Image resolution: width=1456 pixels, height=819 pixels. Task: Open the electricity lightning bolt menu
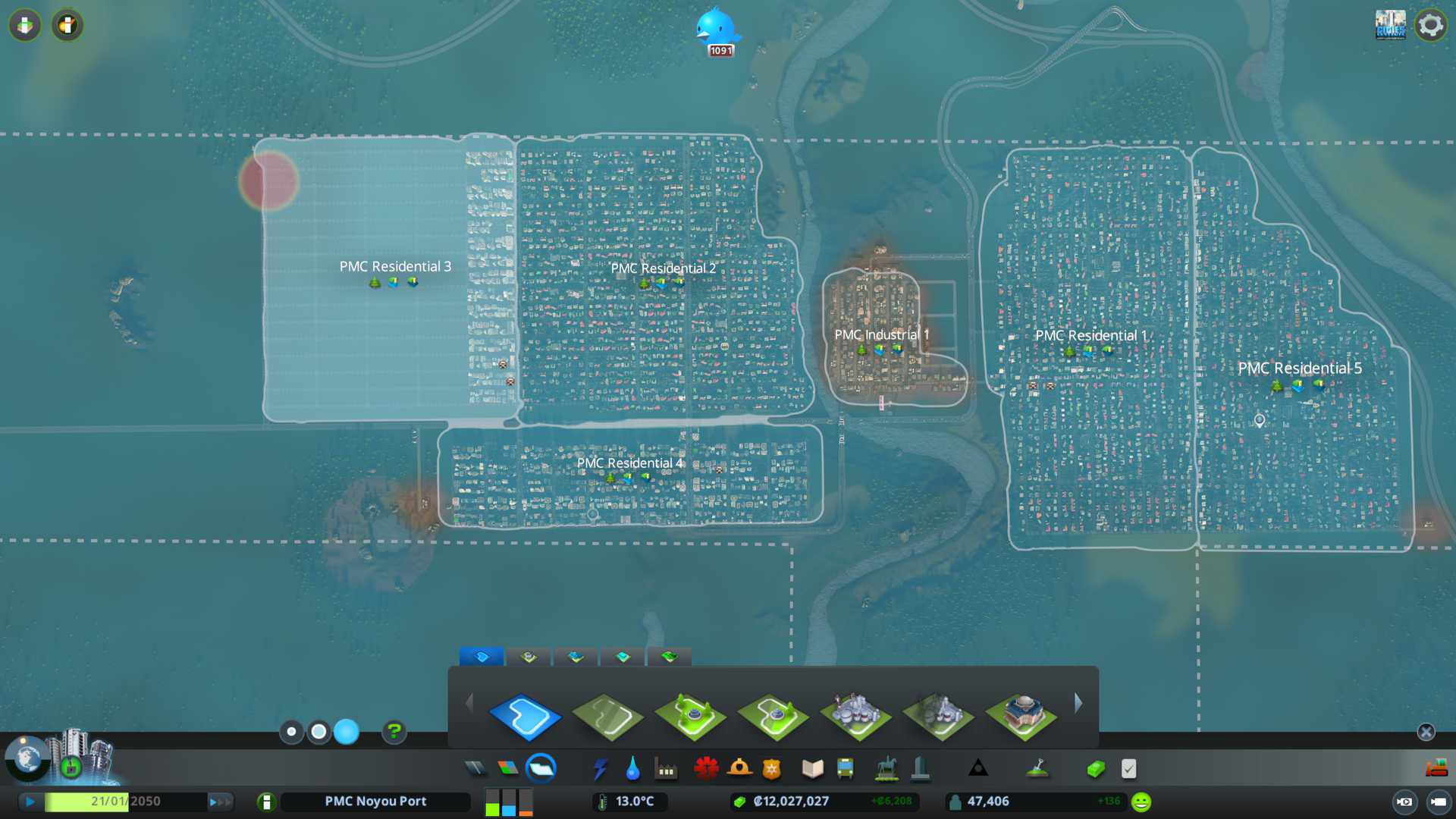click(x=600, y=769)
